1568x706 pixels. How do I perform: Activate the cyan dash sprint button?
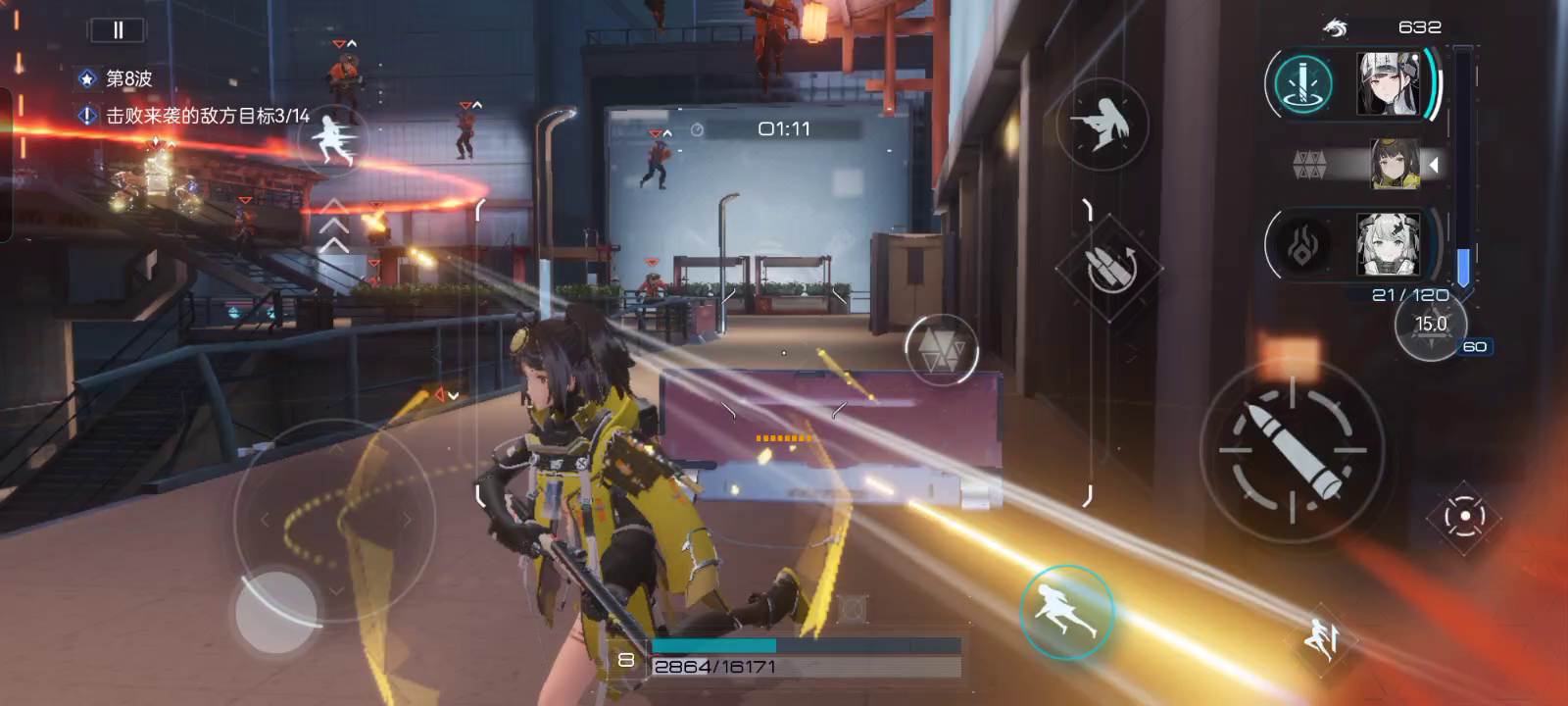1066,612
